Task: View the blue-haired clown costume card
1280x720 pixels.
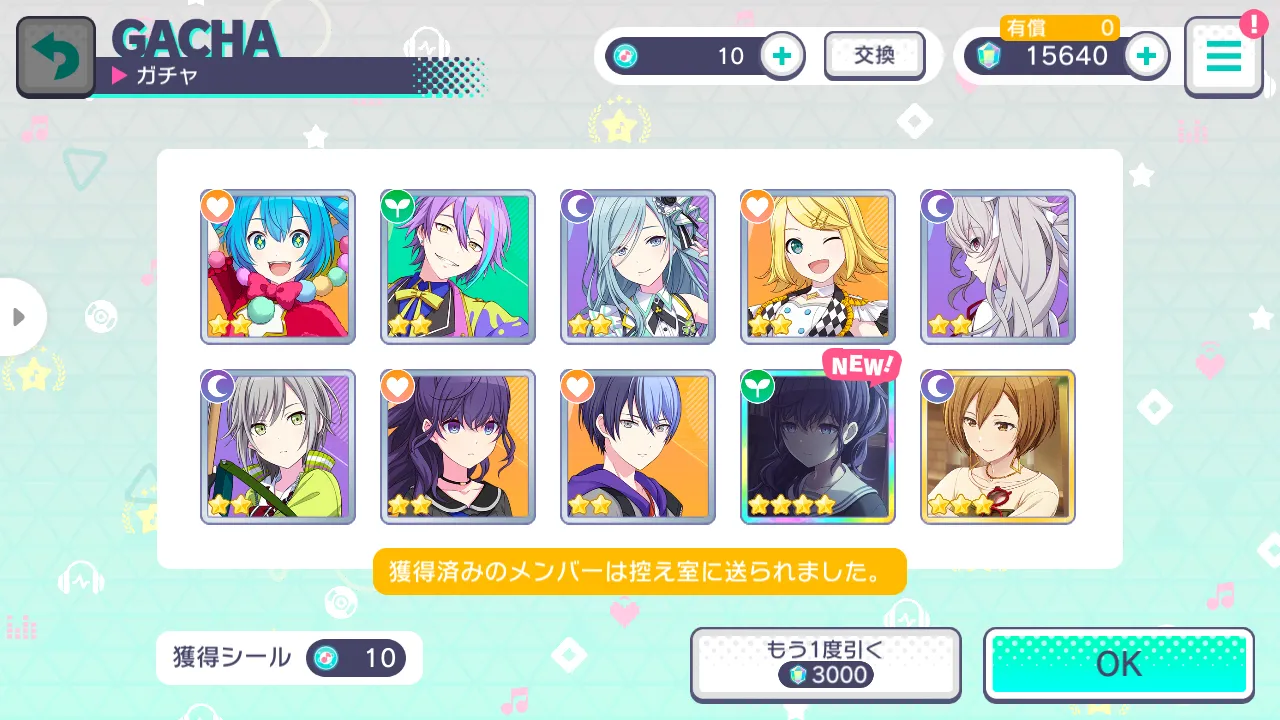Action: [278, 267]
